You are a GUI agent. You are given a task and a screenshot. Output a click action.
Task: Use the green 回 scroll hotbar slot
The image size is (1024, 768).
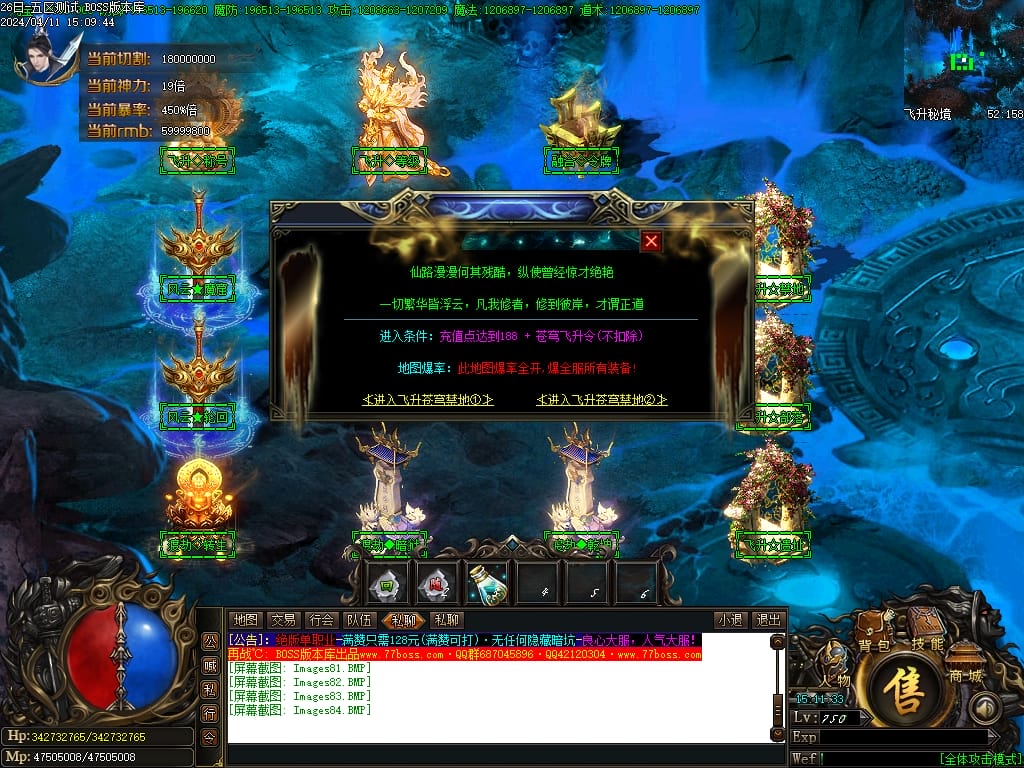pyautogui.click(x=385, y=583)
